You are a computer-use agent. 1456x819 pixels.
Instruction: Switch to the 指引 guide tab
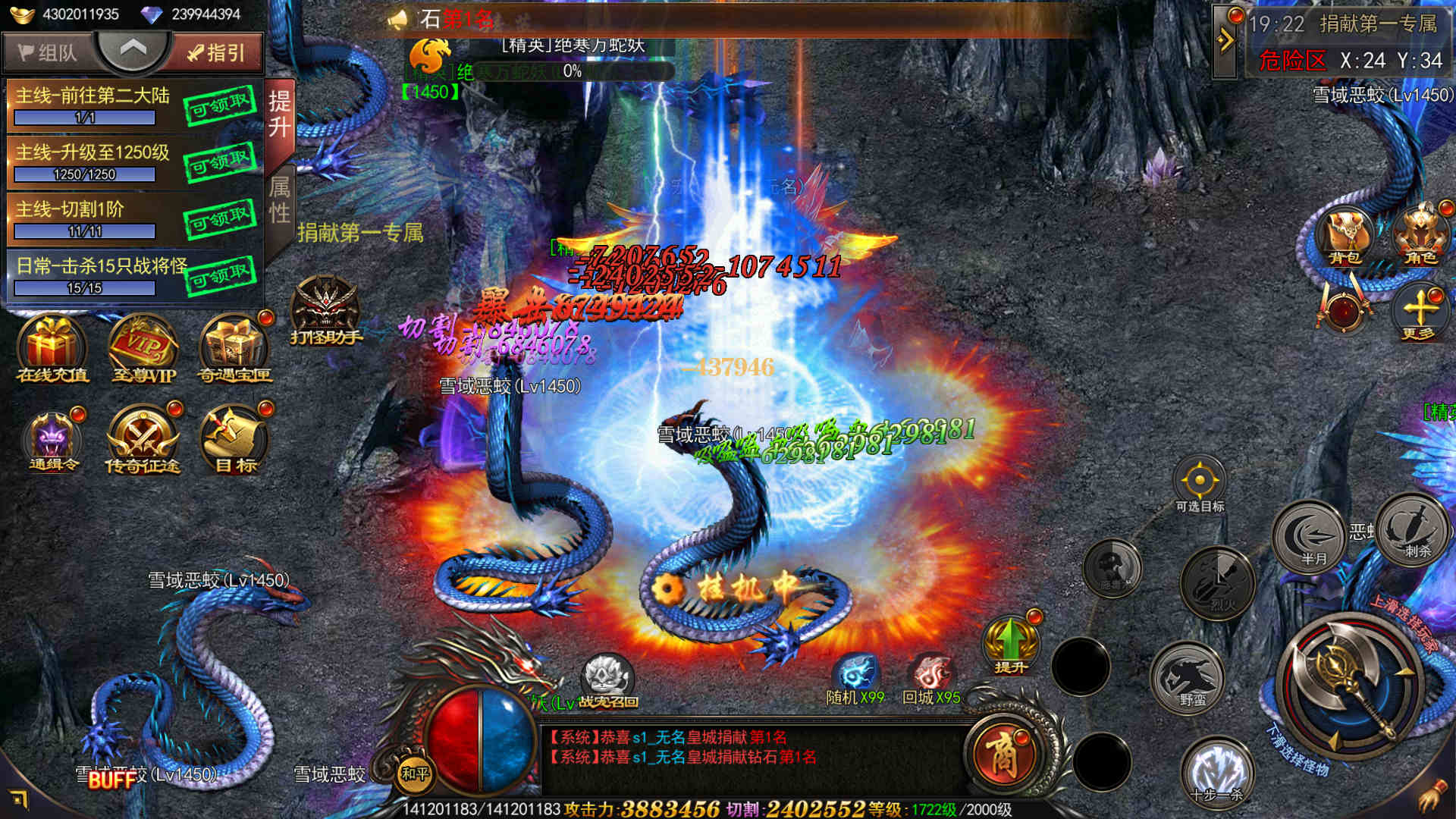pos(217,52)
